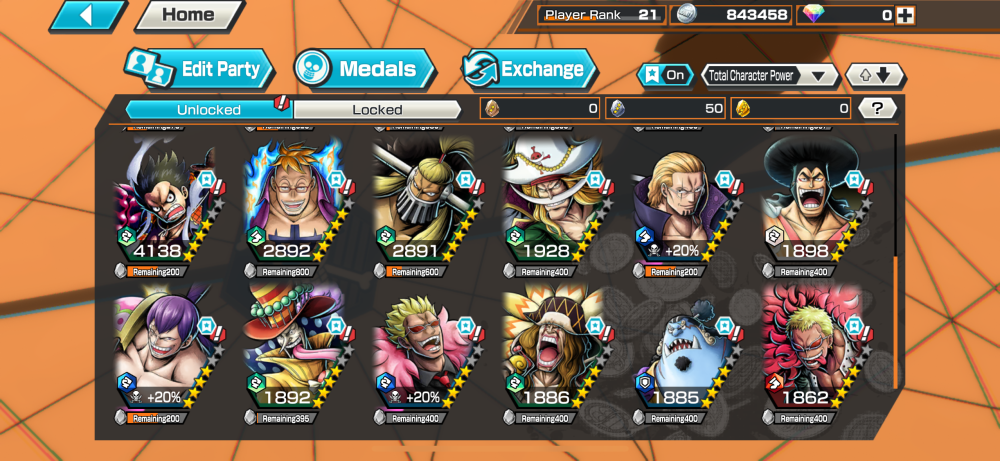Add rainbow diamonds with the plus button
The width and height of the screenshot is (1000, 461).
[905, 15]
